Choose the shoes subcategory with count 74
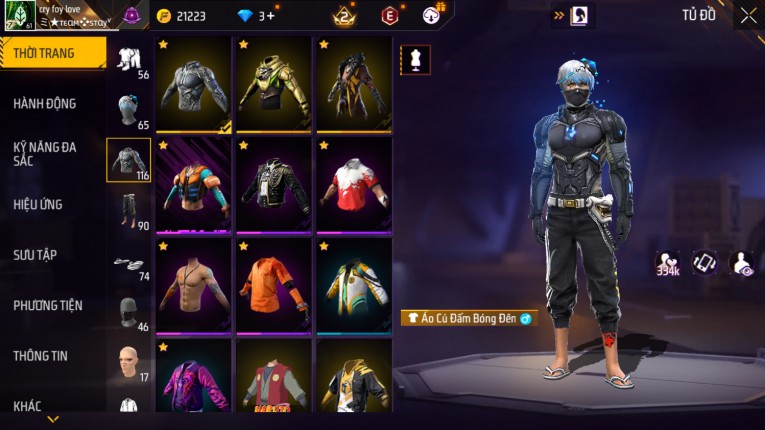Screen dimensions: 765x430 point(129,264)
